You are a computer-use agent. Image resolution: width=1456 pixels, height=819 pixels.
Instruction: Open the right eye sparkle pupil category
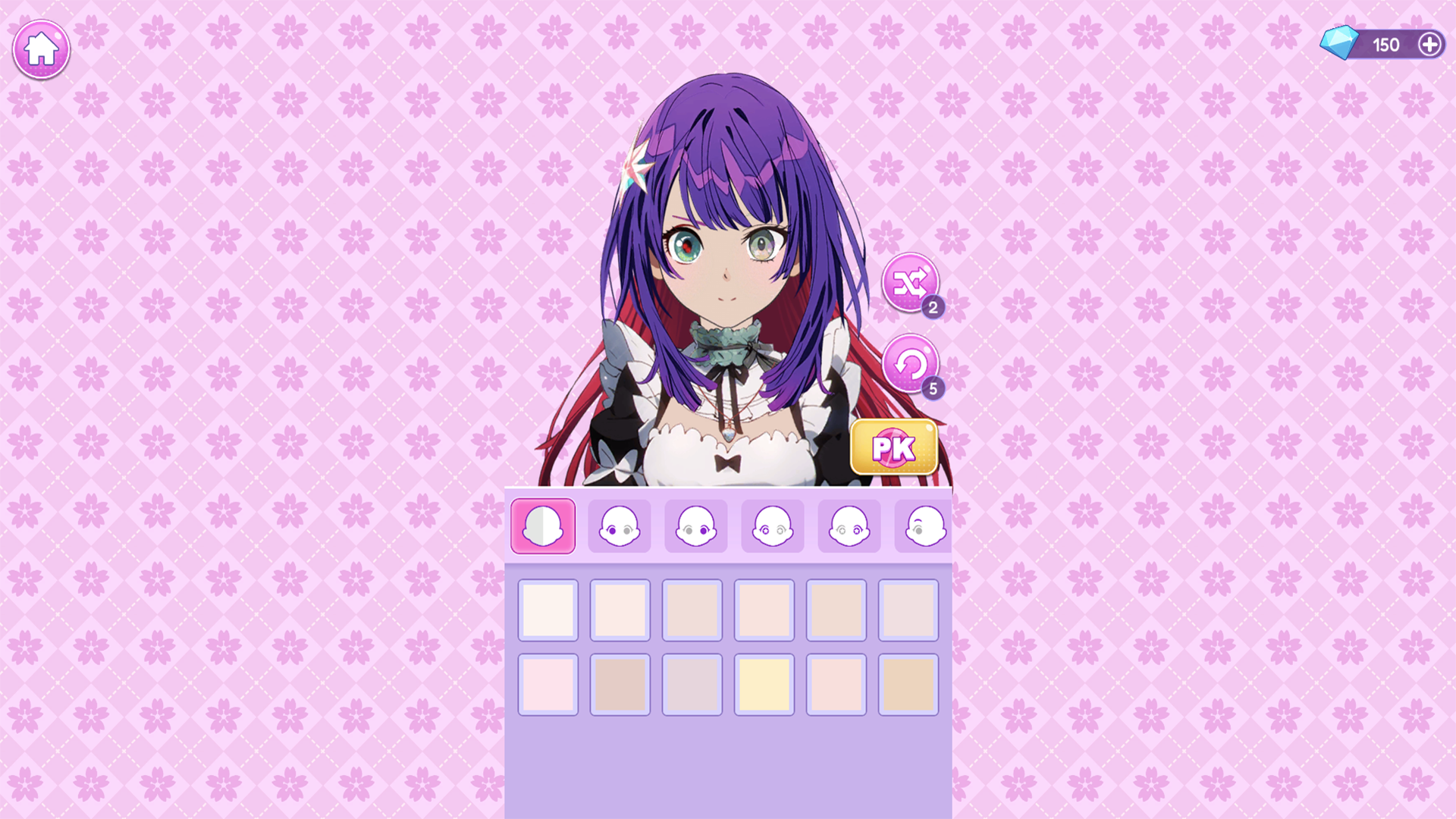849,526
